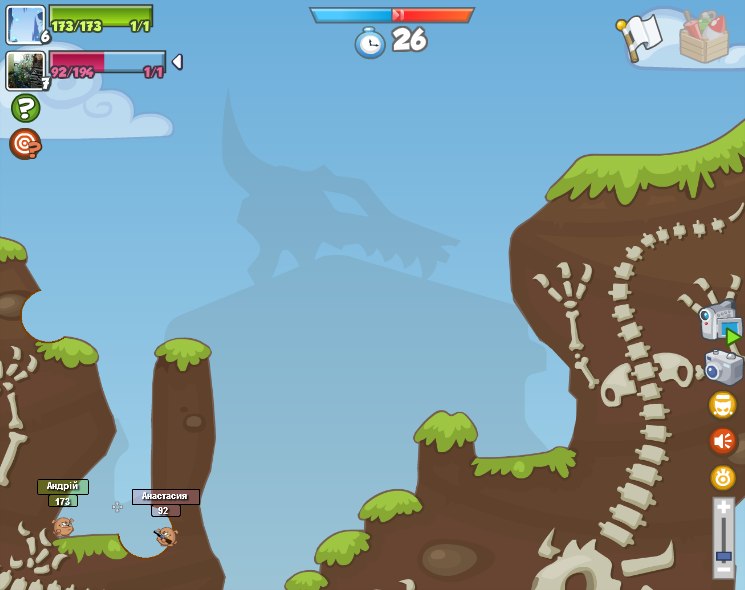The width and height of the screenshot is (745, 590).
Task: Select the second player's photo avatar
Action: coord(25,71)
